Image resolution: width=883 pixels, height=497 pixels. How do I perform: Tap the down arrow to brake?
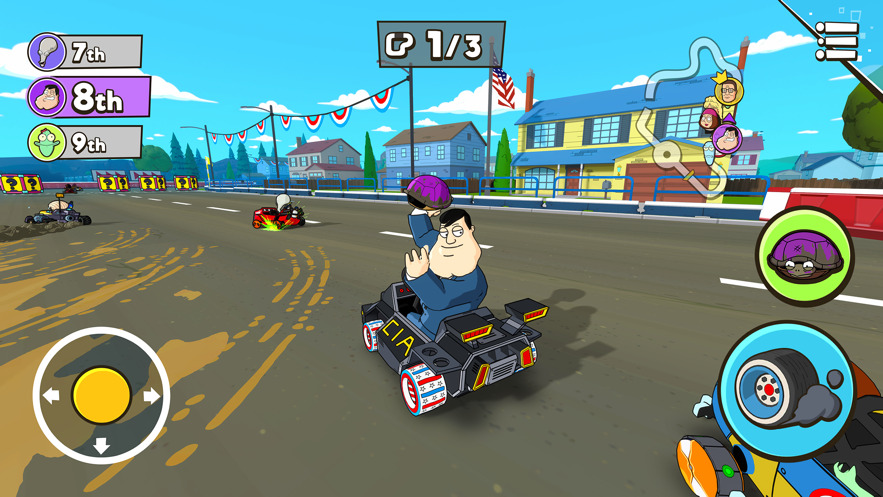pyautogui.click(x=101, y=445)
